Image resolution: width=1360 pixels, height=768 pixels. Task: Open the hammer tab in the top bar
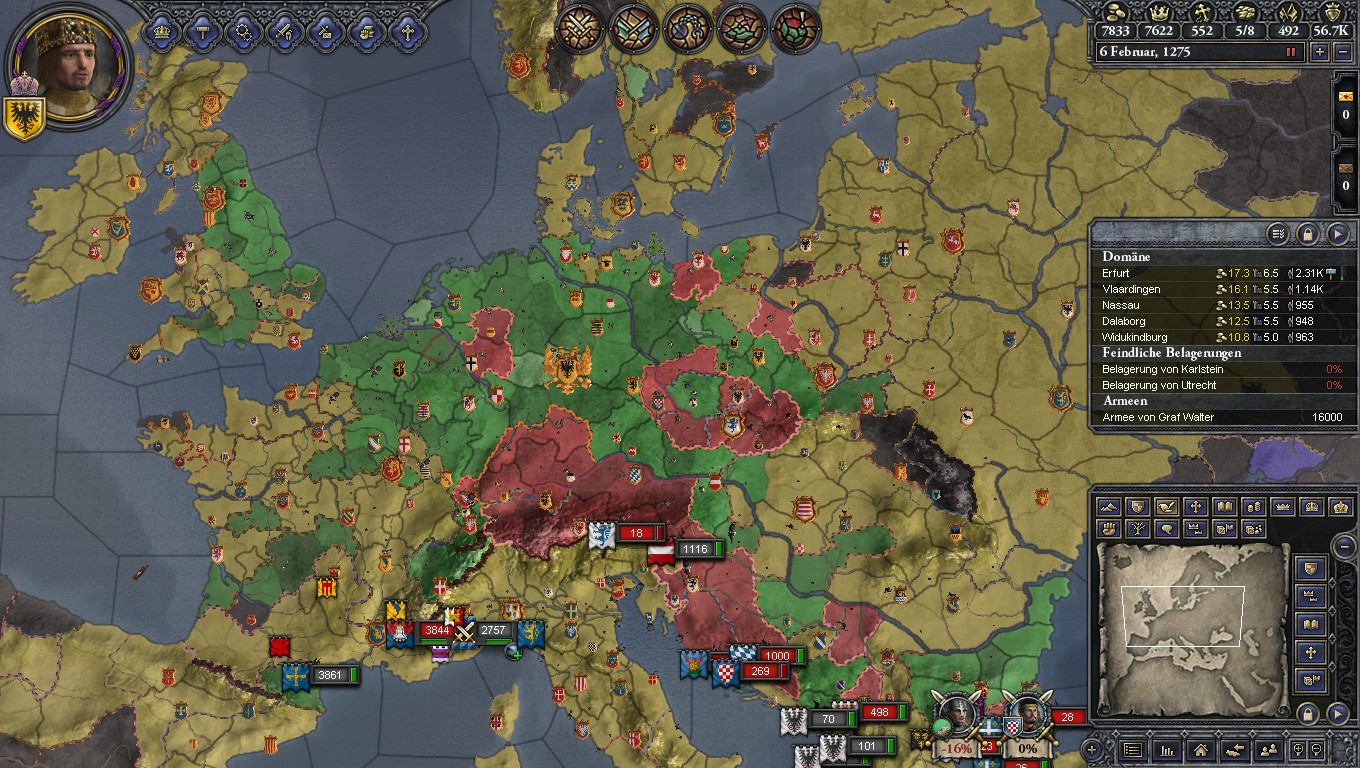point(203,31)
